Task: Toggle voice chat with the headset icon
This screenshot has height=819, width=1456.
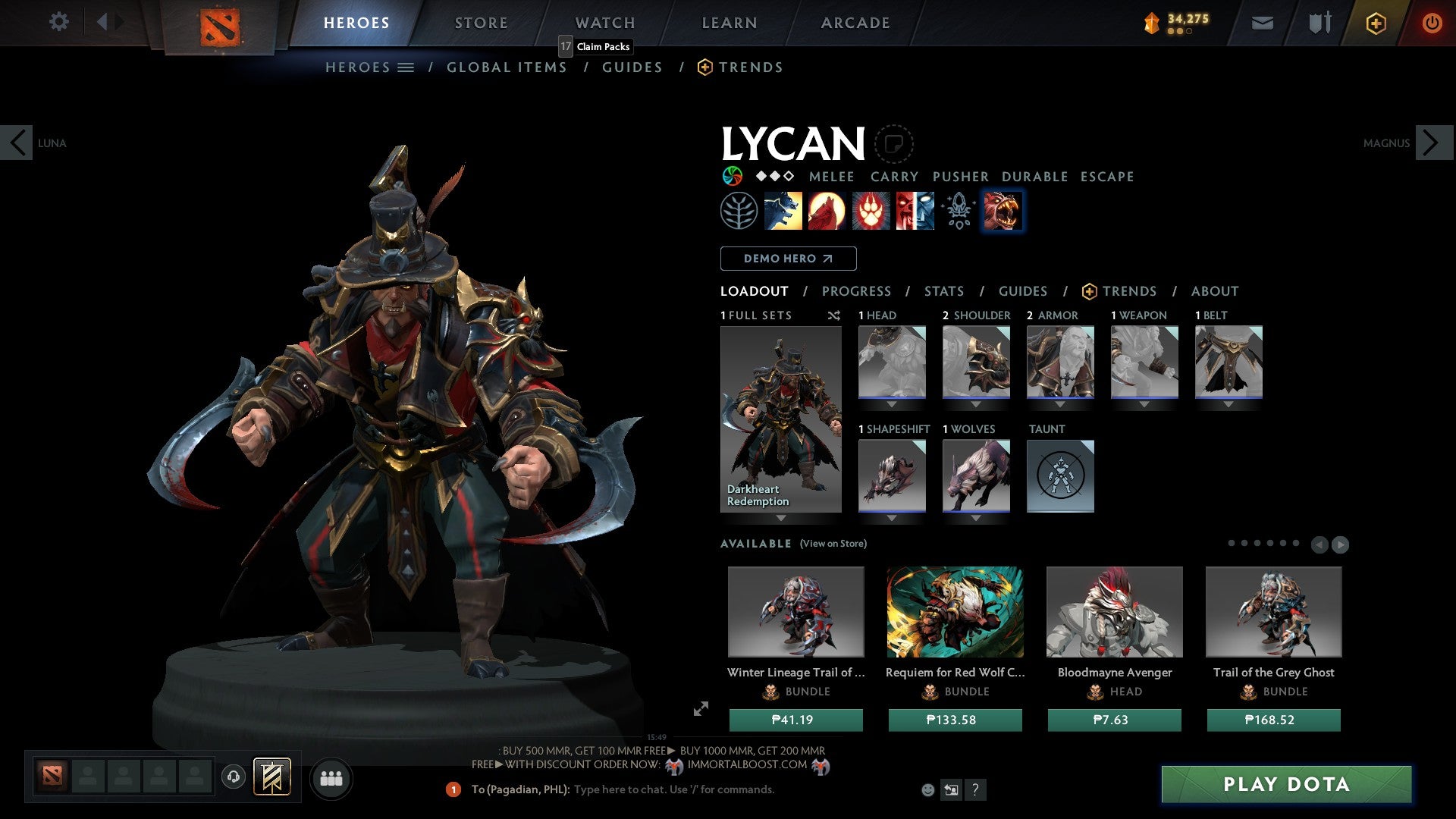Action: [234, 777]
